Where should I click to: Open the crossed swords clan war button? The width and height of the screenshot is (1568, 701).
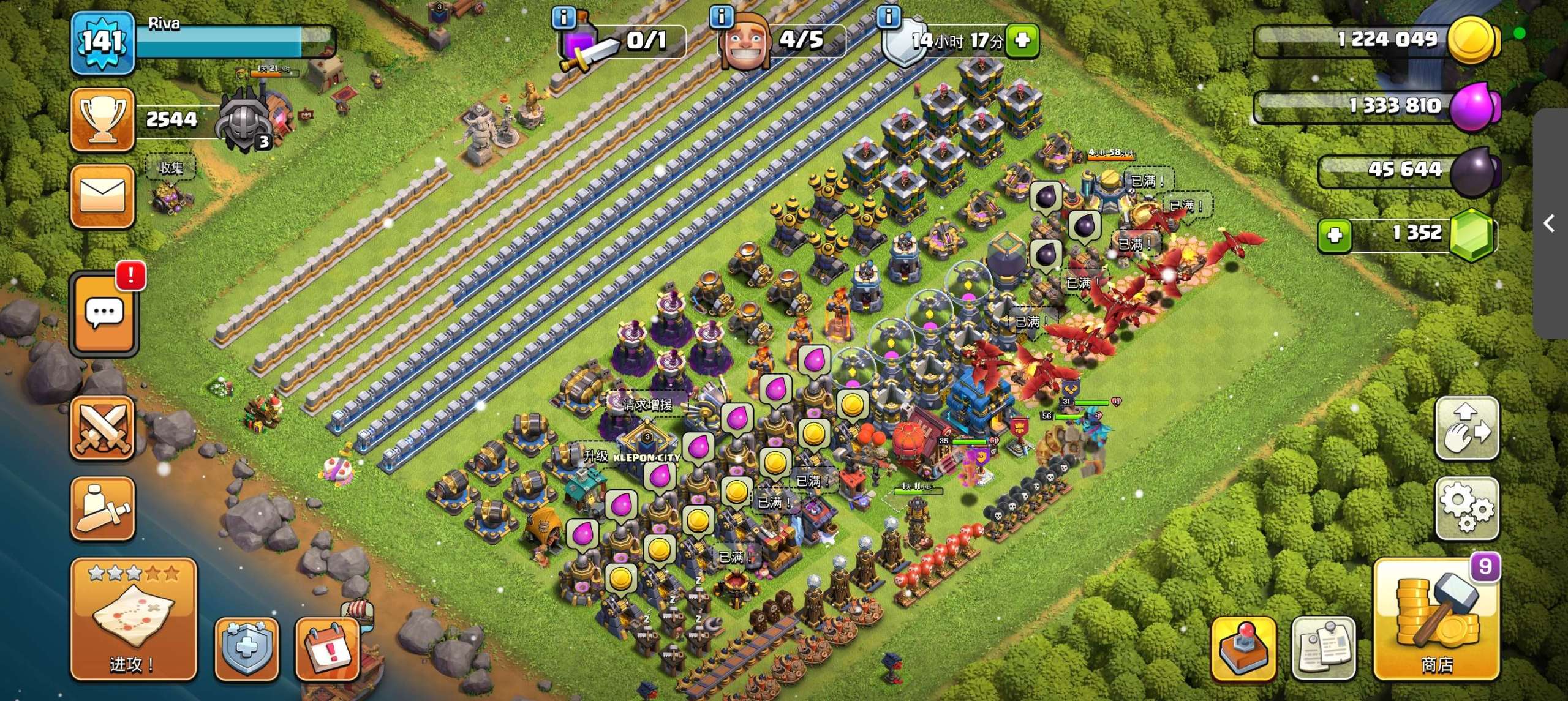click(x=102, y=427)
